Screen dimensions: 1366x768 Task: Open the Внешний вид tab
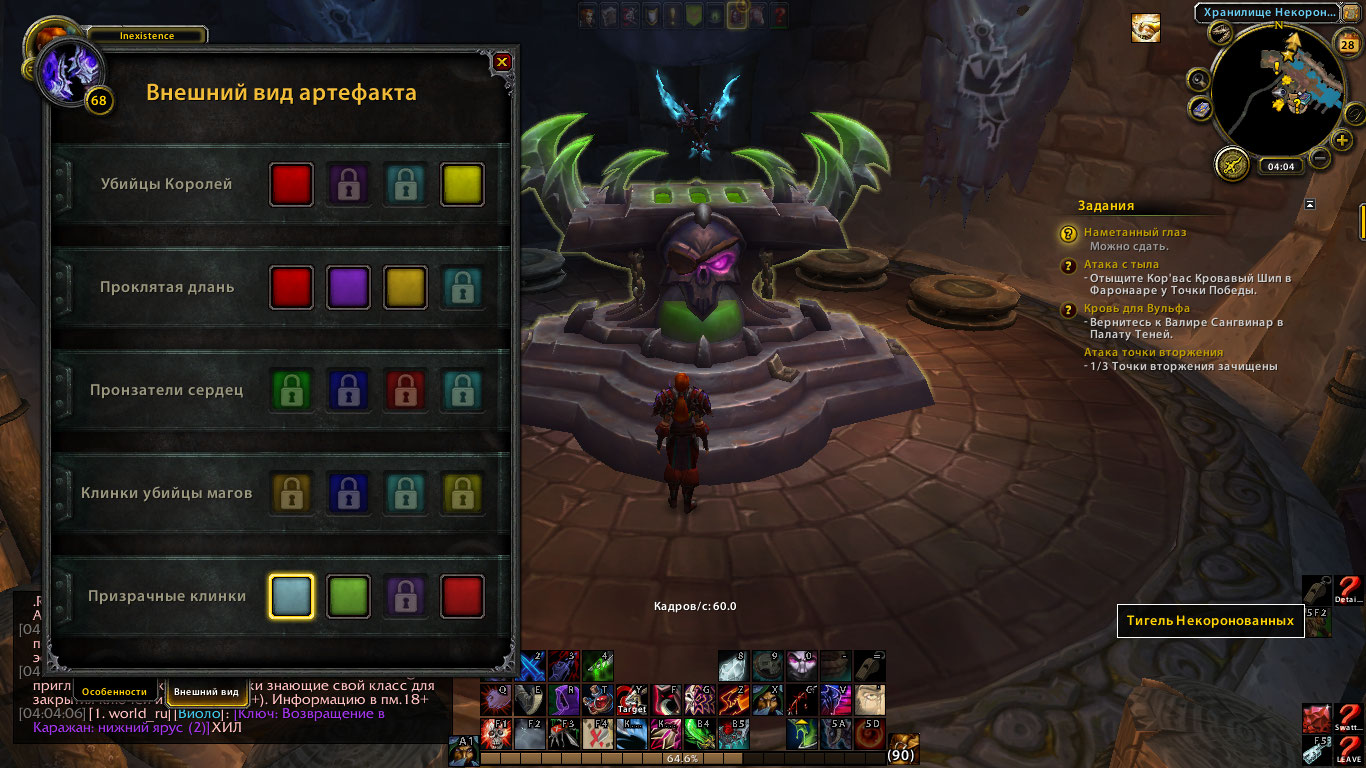206,691
